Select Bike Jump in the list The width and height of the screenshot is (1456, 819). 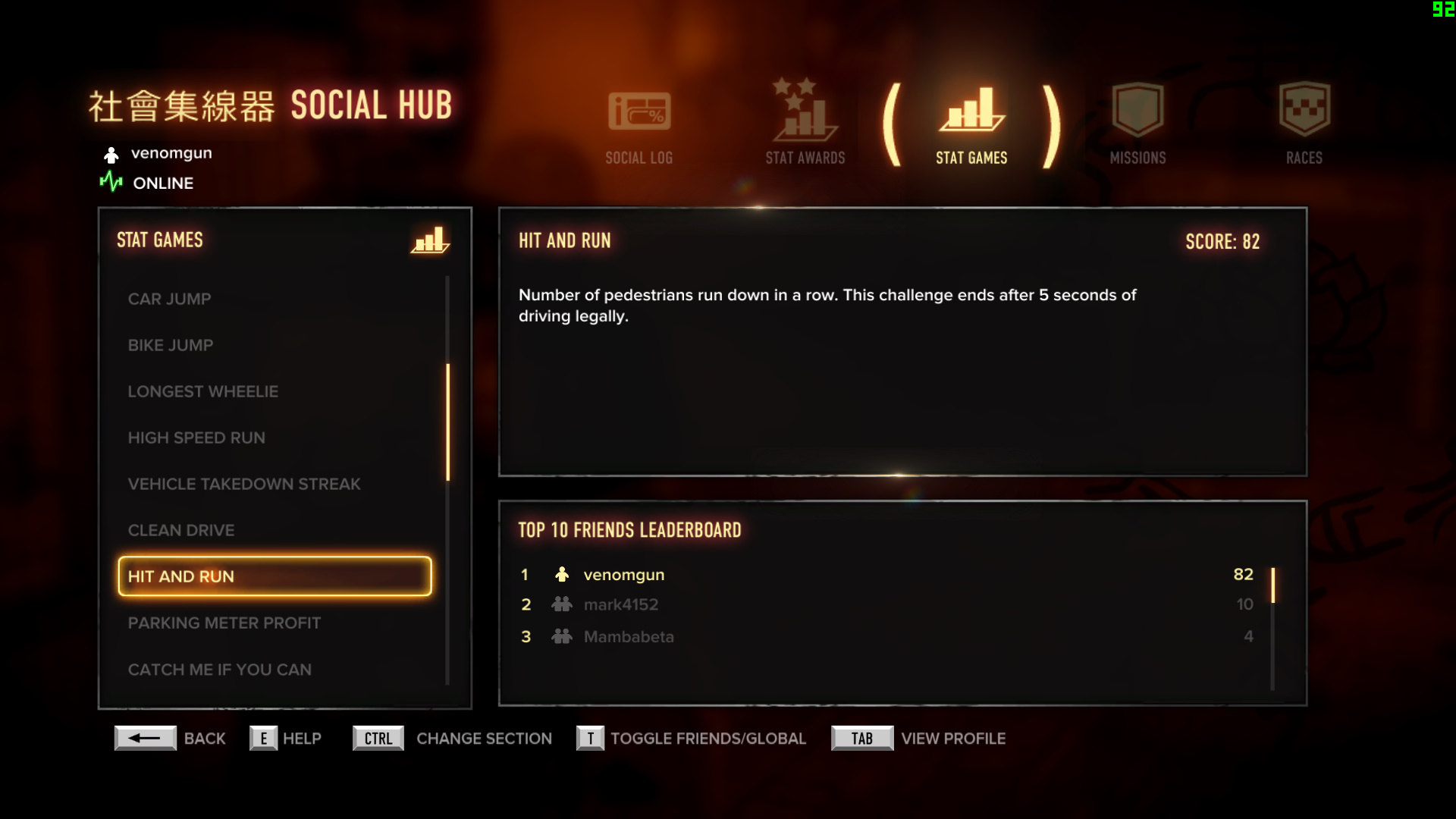tap(171, 345)
